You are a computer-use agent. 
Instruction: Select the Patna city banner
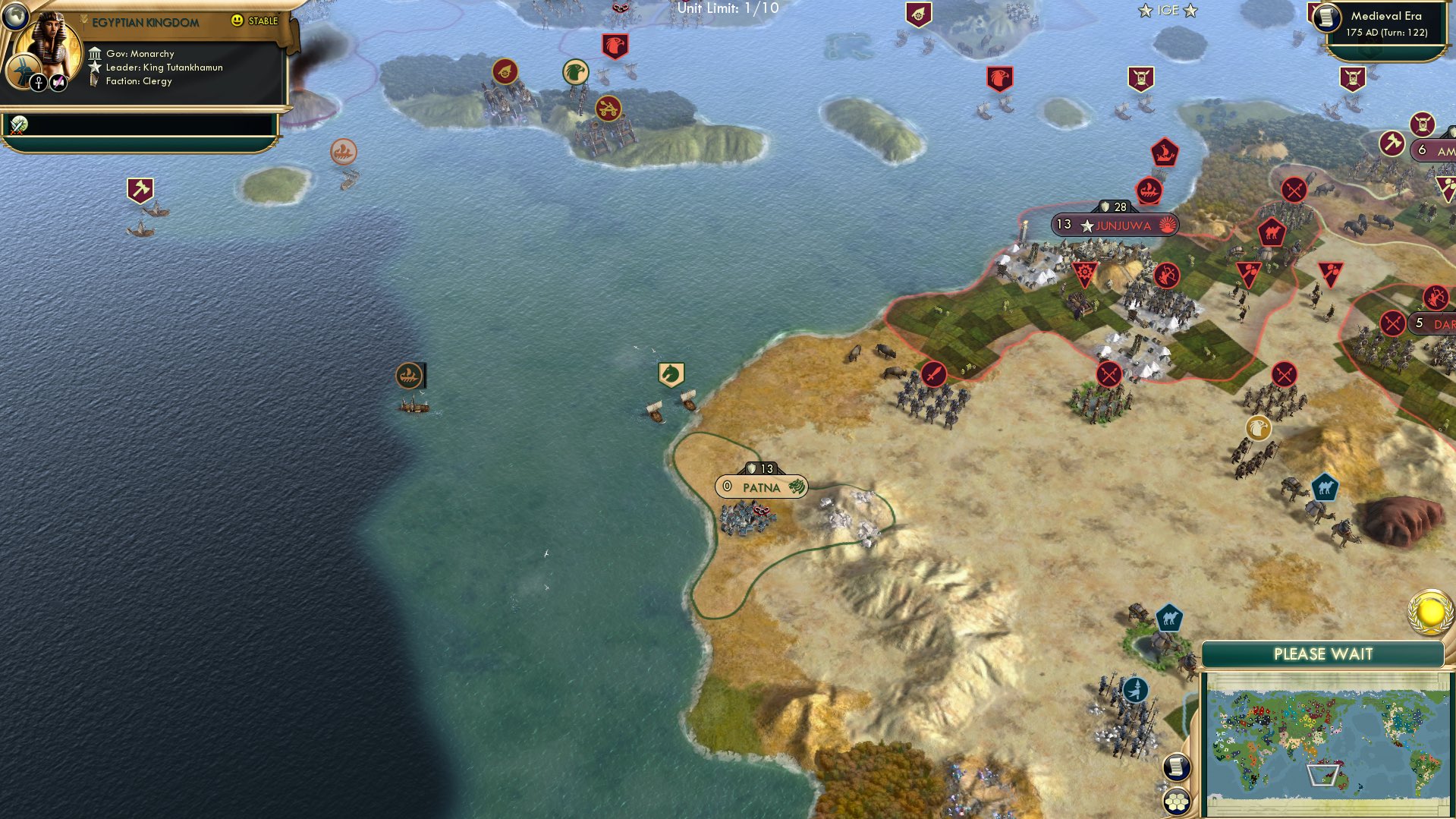(763, 487)
